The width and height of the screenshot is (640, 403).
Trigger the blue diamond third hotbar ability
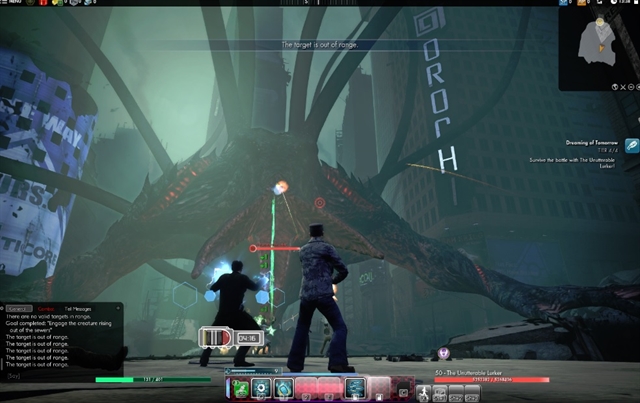point(284,388)
